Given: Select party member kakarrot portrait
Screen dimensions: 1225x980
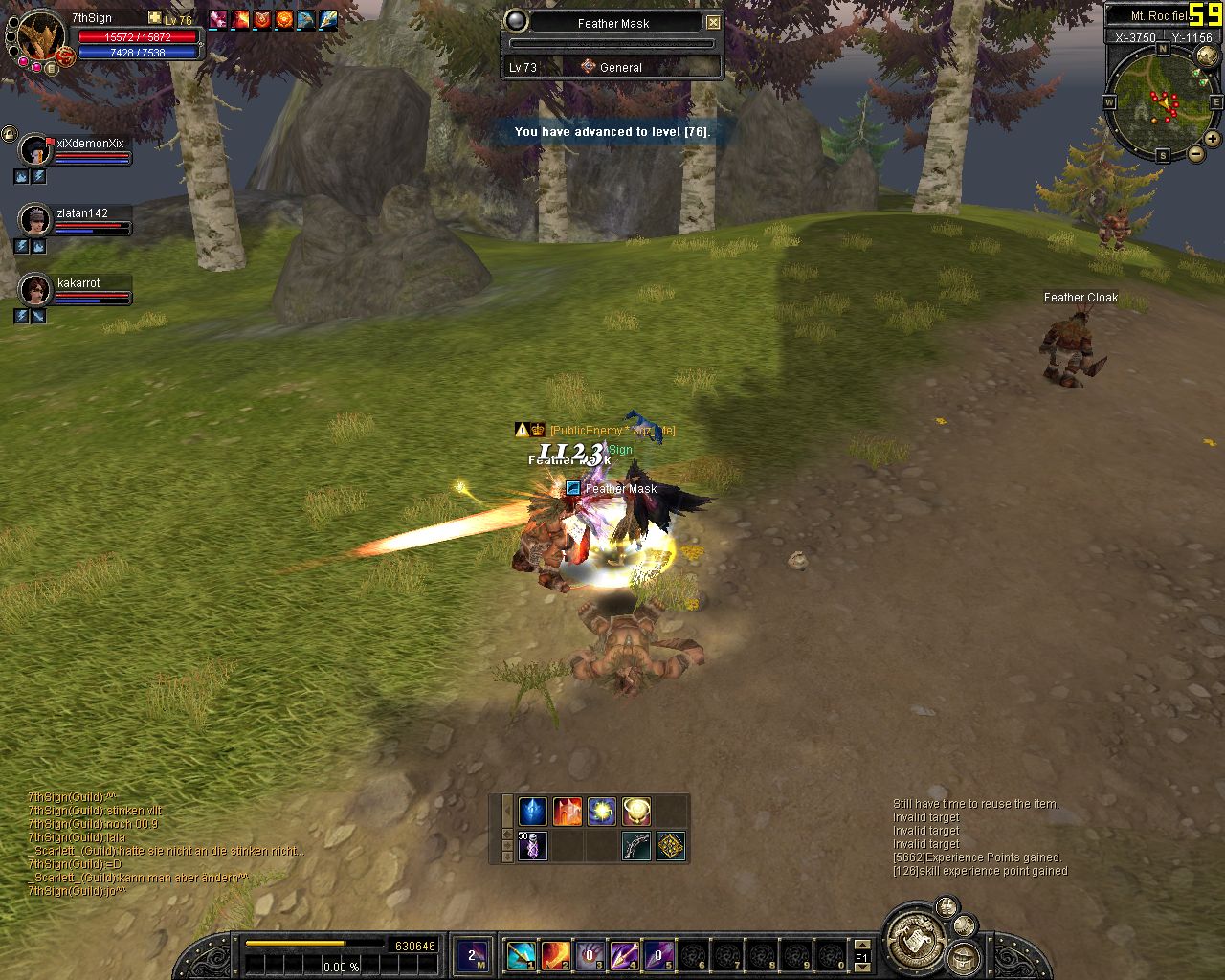Looking at the screenshot, I should click(36, 289).
